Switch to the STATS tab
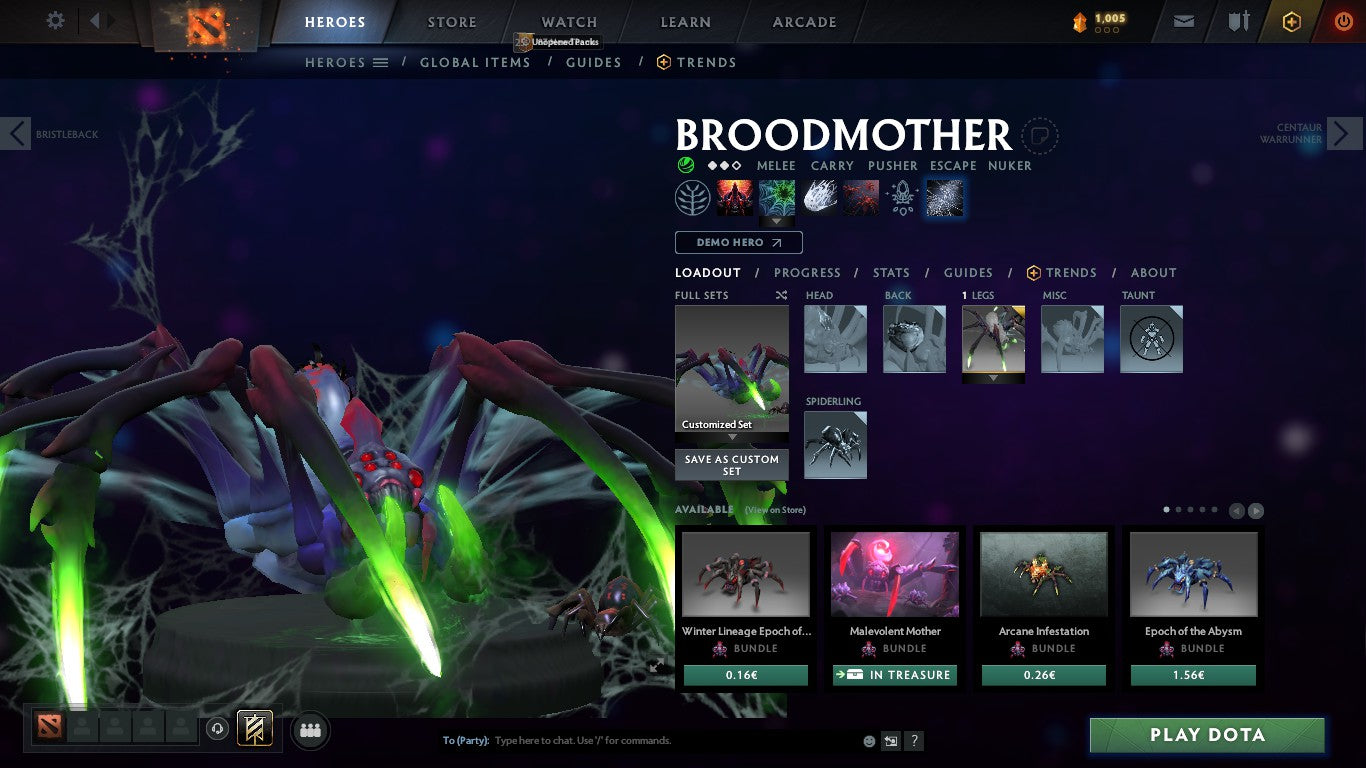 890,272
